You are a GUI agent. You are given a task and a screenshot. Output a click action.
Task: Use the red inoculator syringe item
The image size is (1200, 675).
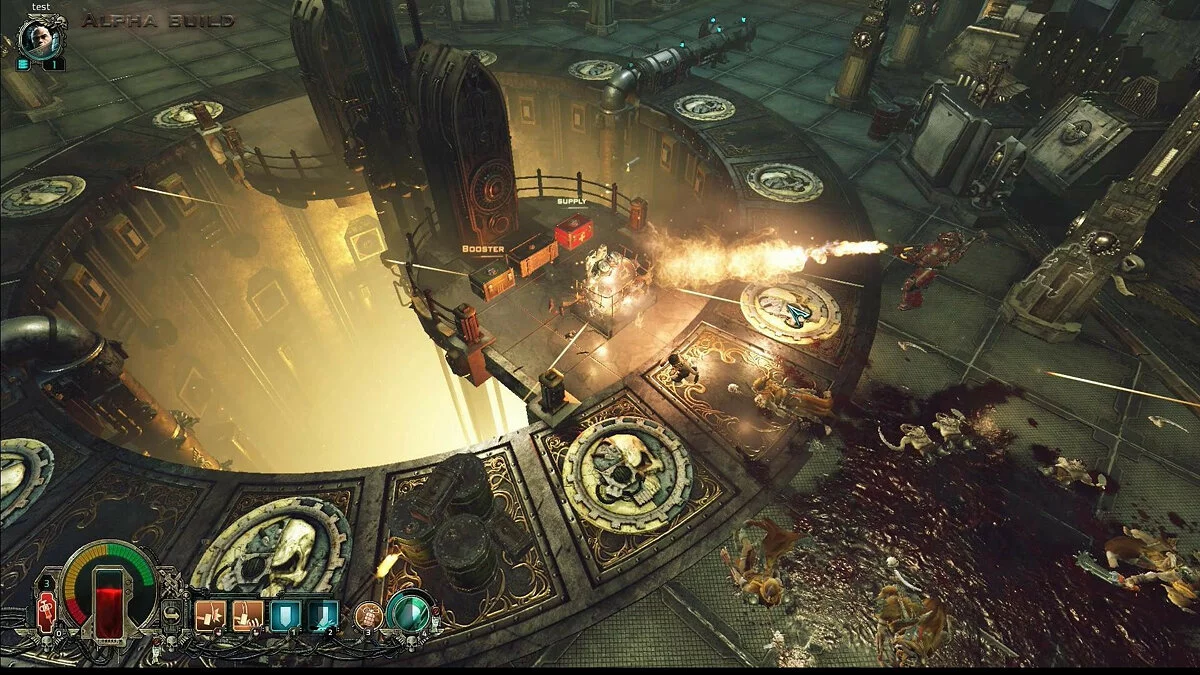pos(46,611)
